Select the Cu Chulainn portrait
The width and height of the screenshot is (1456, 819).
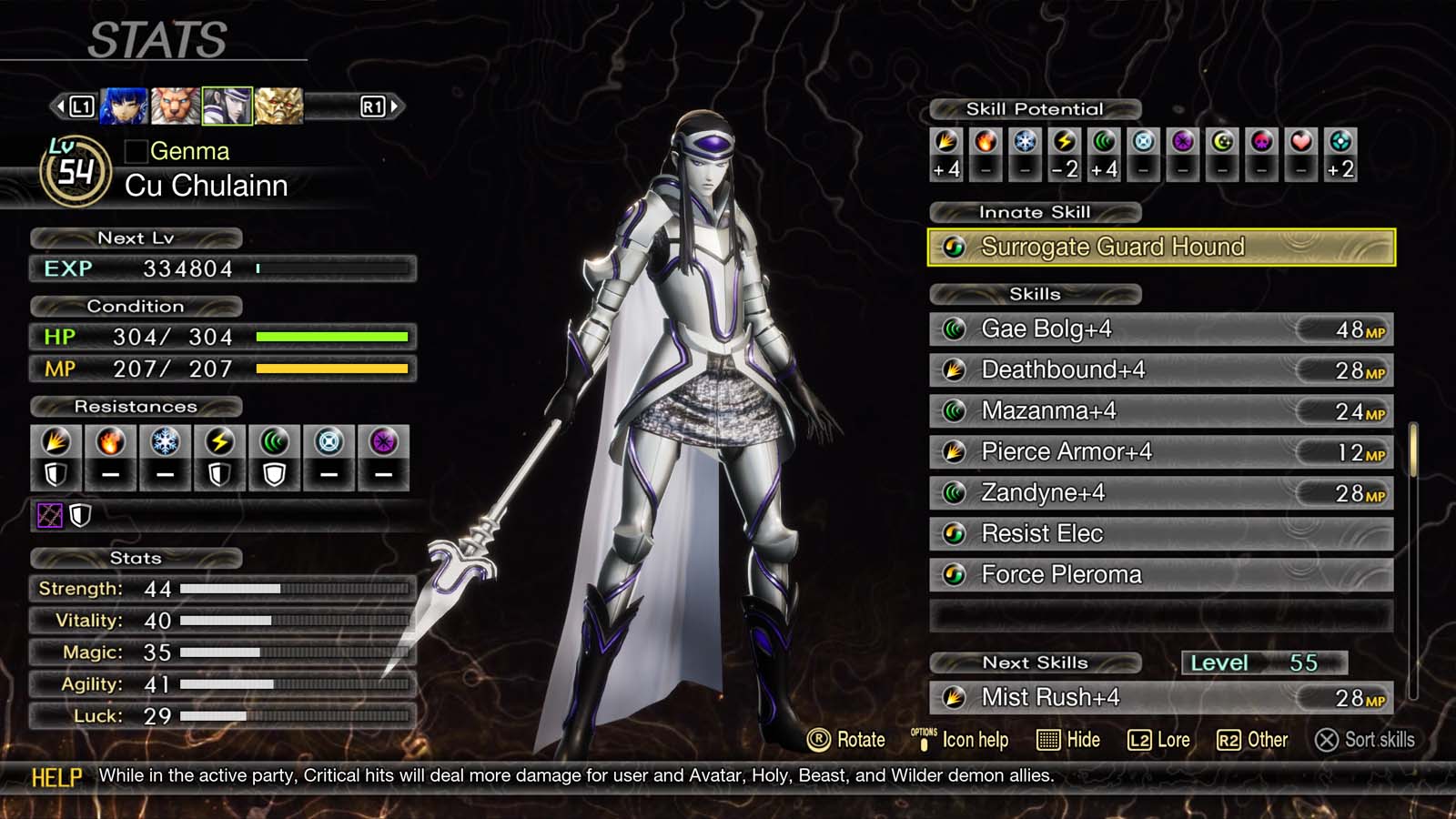227,106
